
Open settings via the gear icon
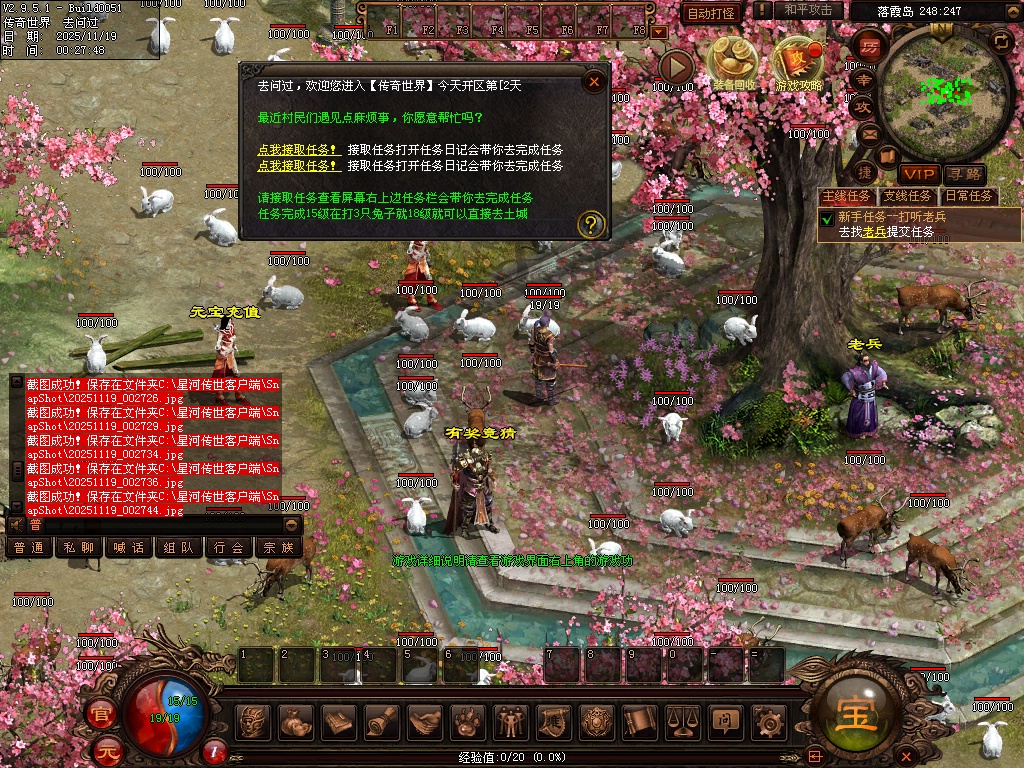coord(768,720)
